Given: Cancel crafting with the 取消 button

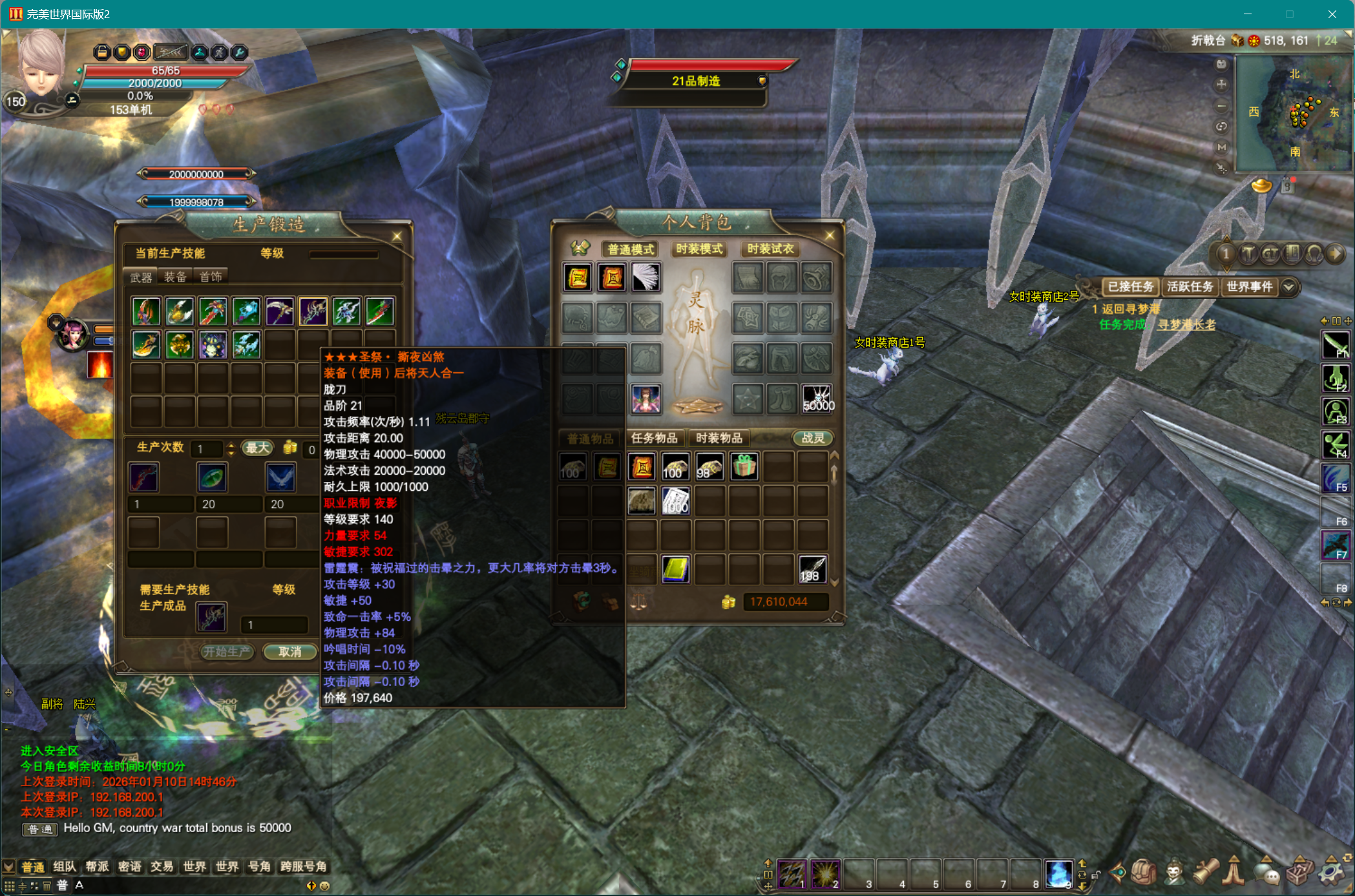Looking at the screenshot, I should (289, 652).
